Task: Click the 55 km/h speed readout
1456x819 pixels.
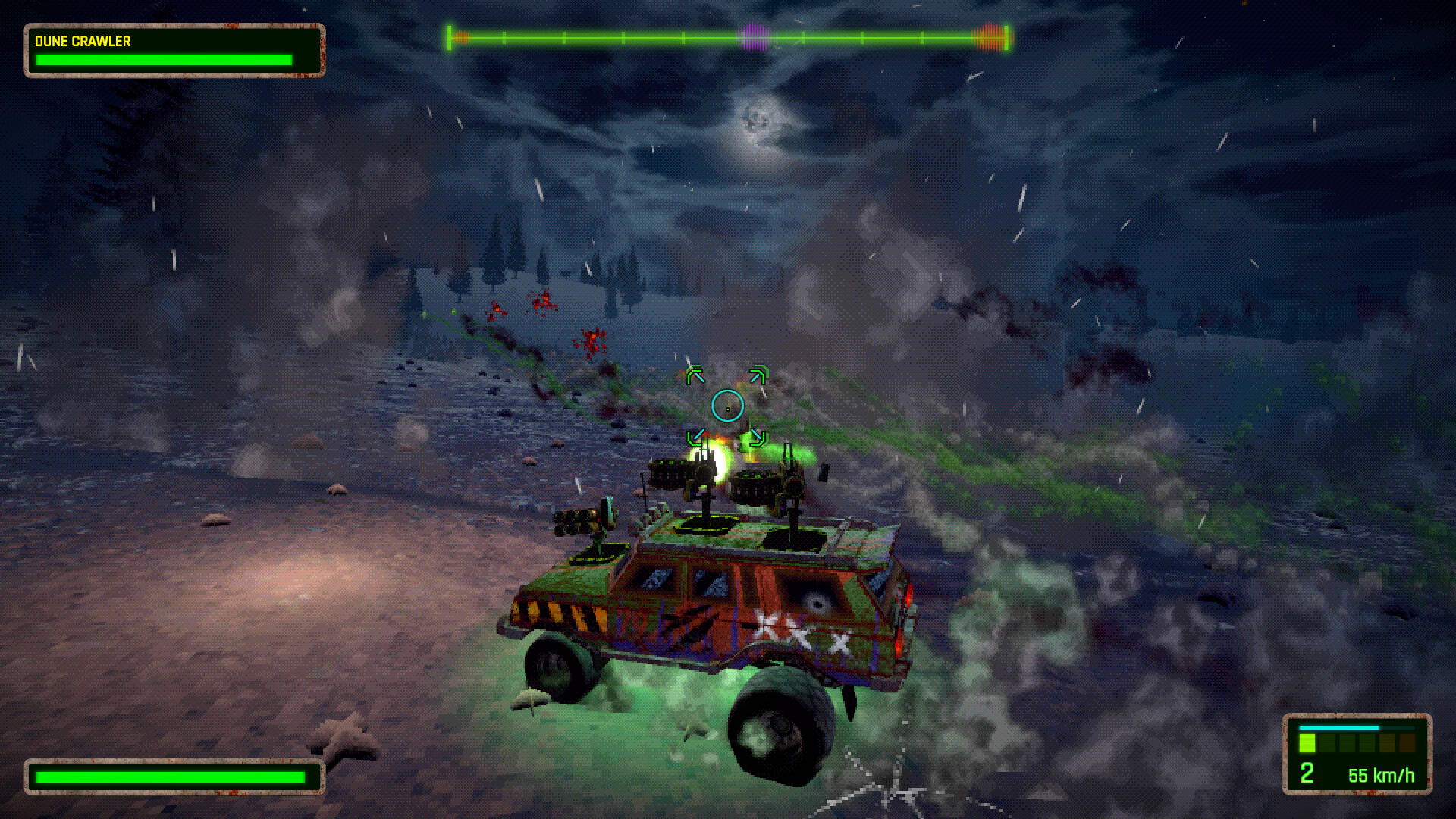Action: tap(1382, 775)
